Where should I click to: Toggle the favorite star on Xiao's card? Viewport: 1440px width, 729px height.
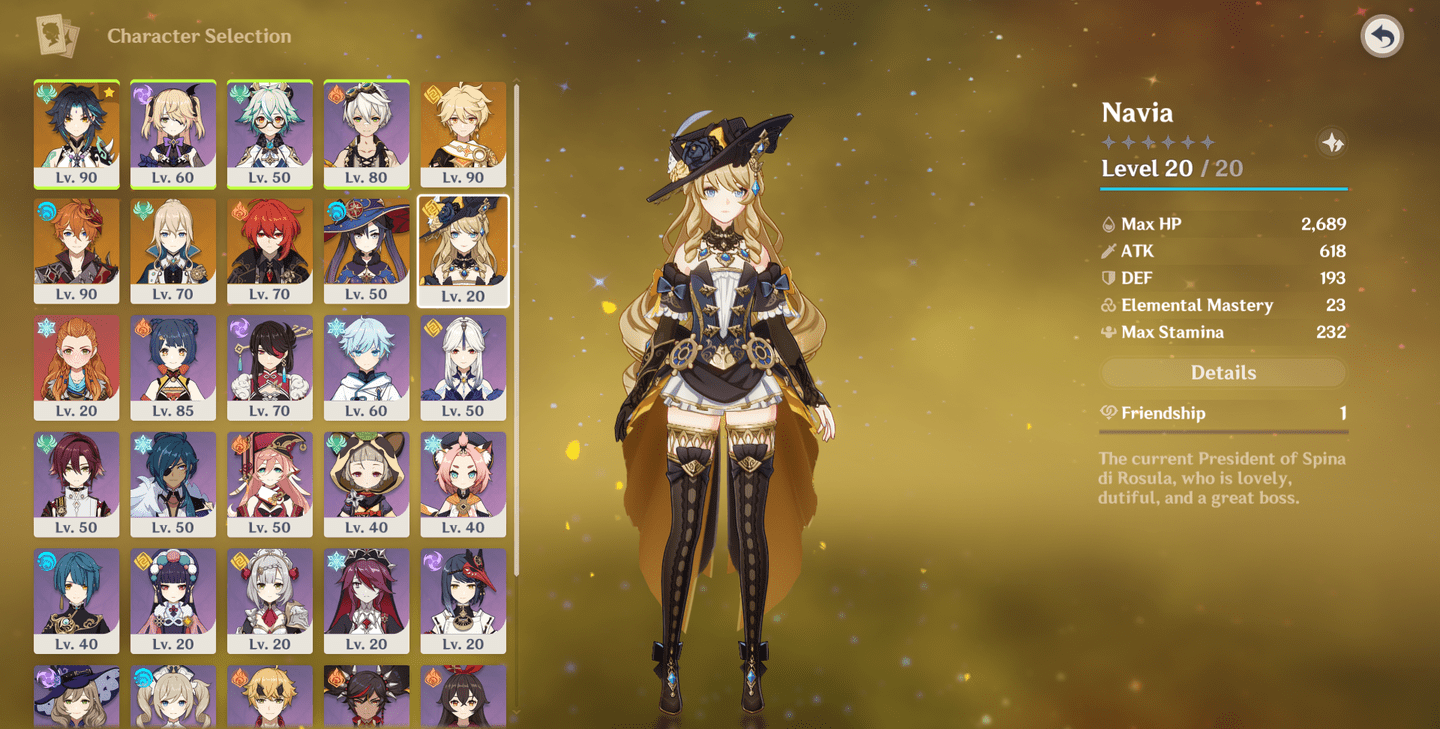(x=107, y=90)
